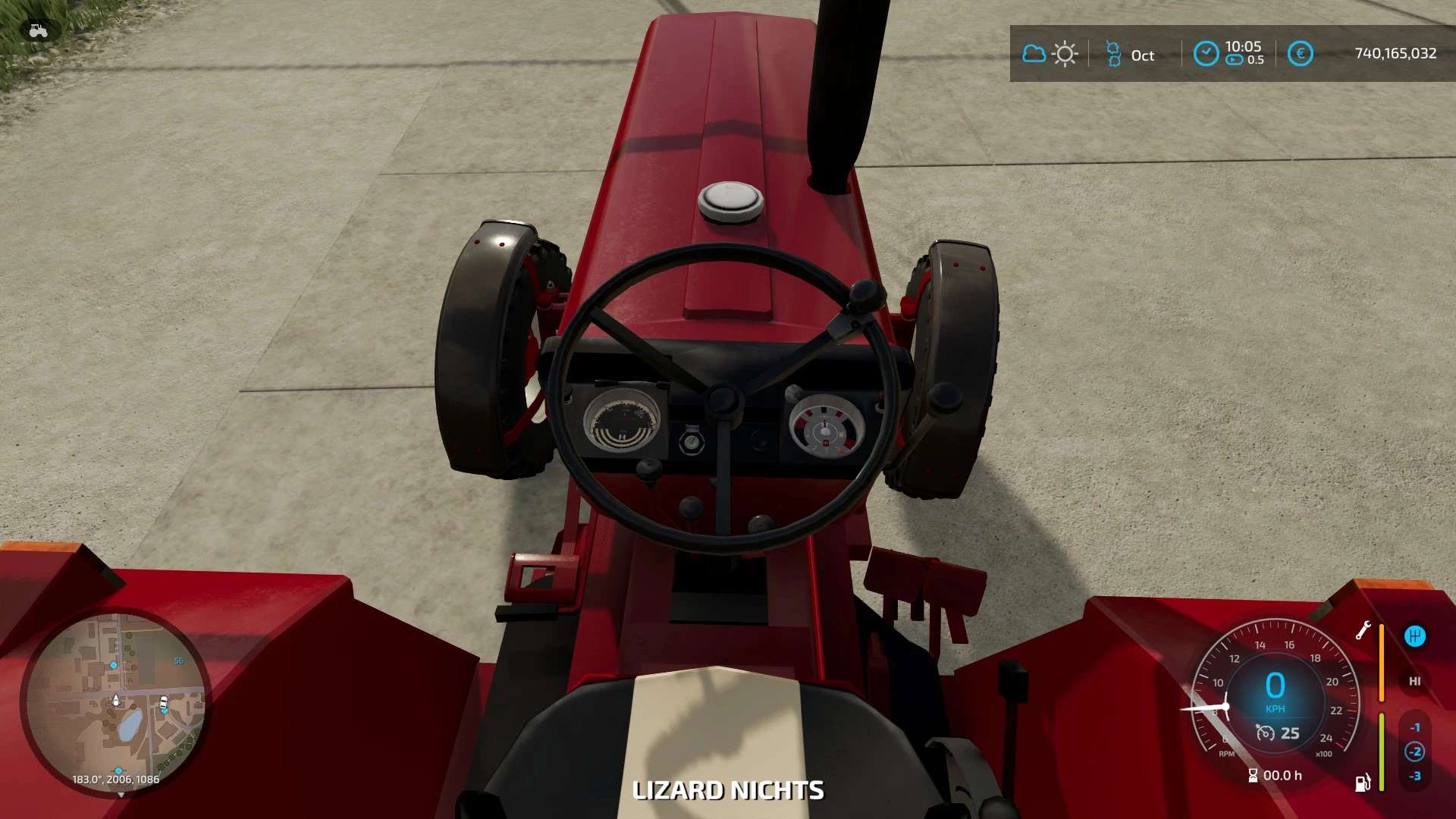
Task: Toggle the blue gear shift icon
Action: [1414, 636]
